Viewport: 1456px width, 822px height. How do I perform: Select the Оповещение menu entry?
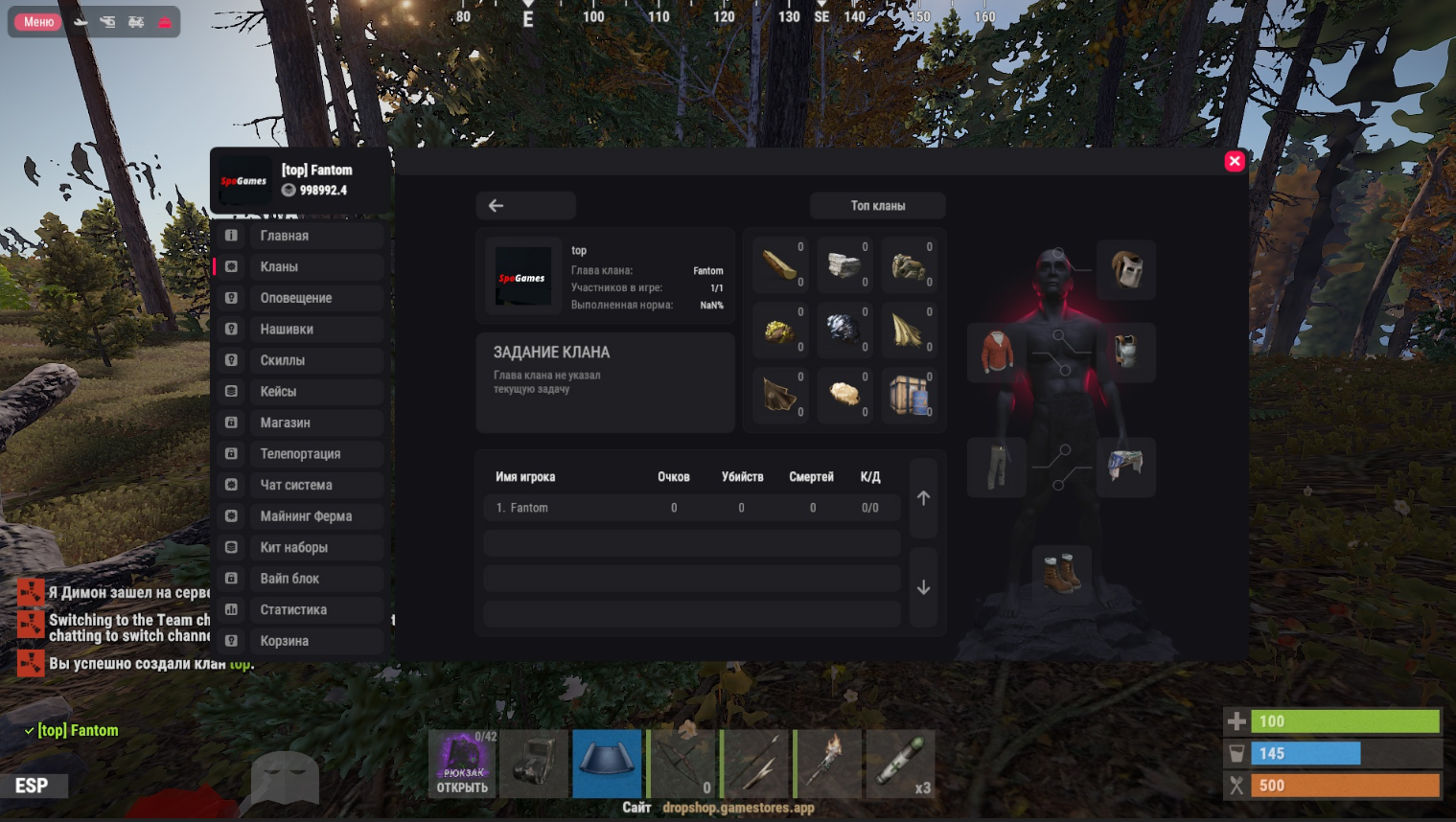(x=299, y=298)
